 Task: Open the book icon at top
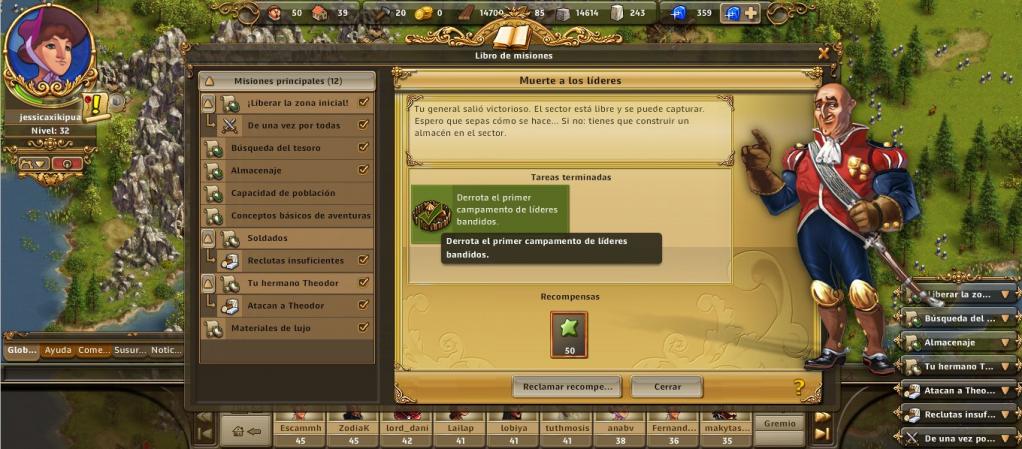pyautogui.click(x=512, y=37)
